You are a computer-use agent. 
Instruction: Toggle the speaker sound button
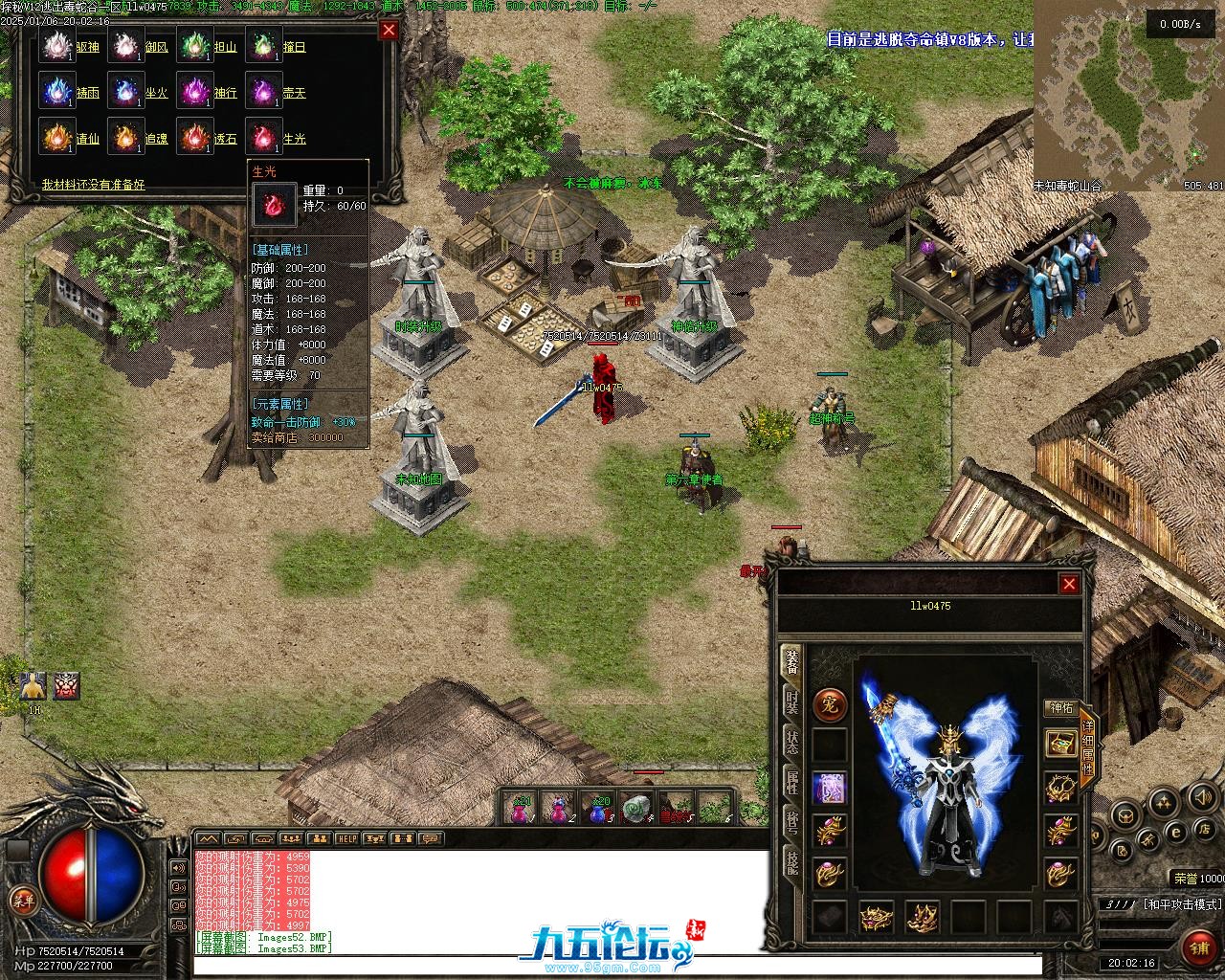click(x=1199, y=796)
